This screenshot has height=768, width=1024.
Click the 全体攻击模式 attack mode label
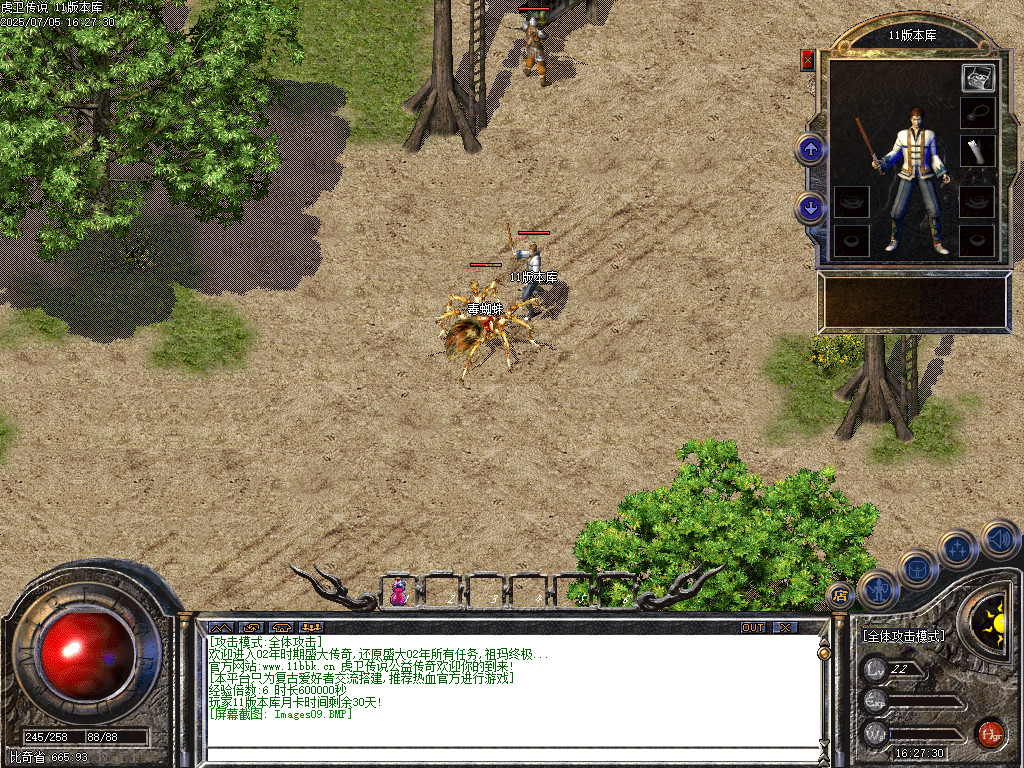coord(903,635)
